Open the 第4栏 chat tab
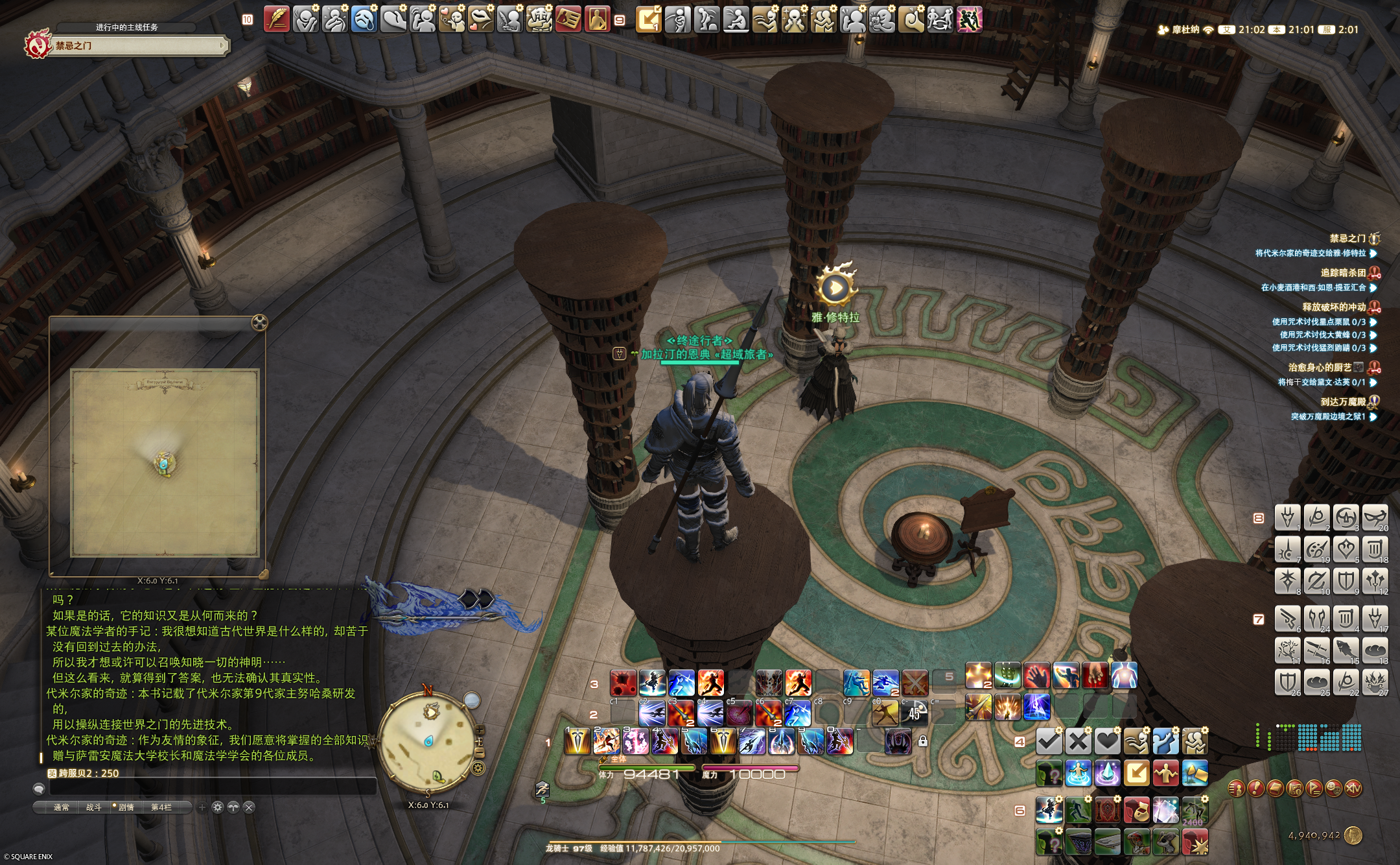The image size is (1400, 865). pos(161,807)
